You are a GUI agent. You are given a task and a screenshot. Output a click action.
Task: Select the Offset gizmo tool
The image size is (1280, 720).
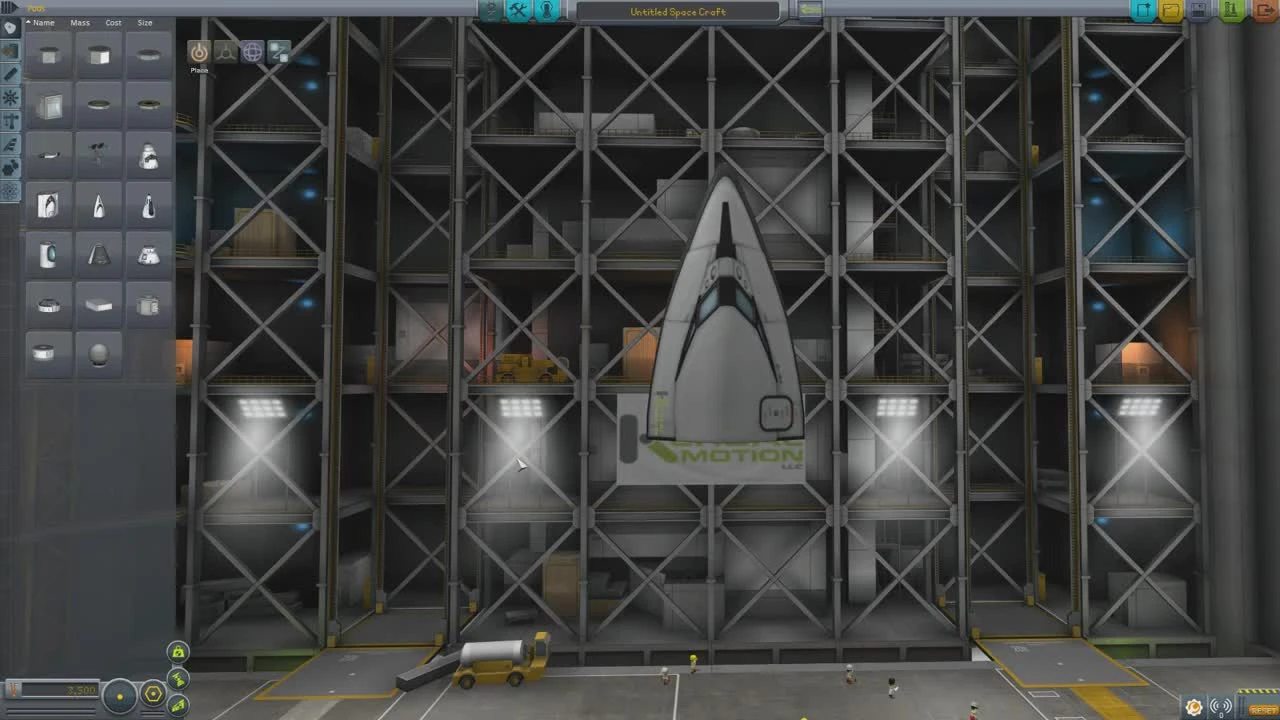coord(225,52)
